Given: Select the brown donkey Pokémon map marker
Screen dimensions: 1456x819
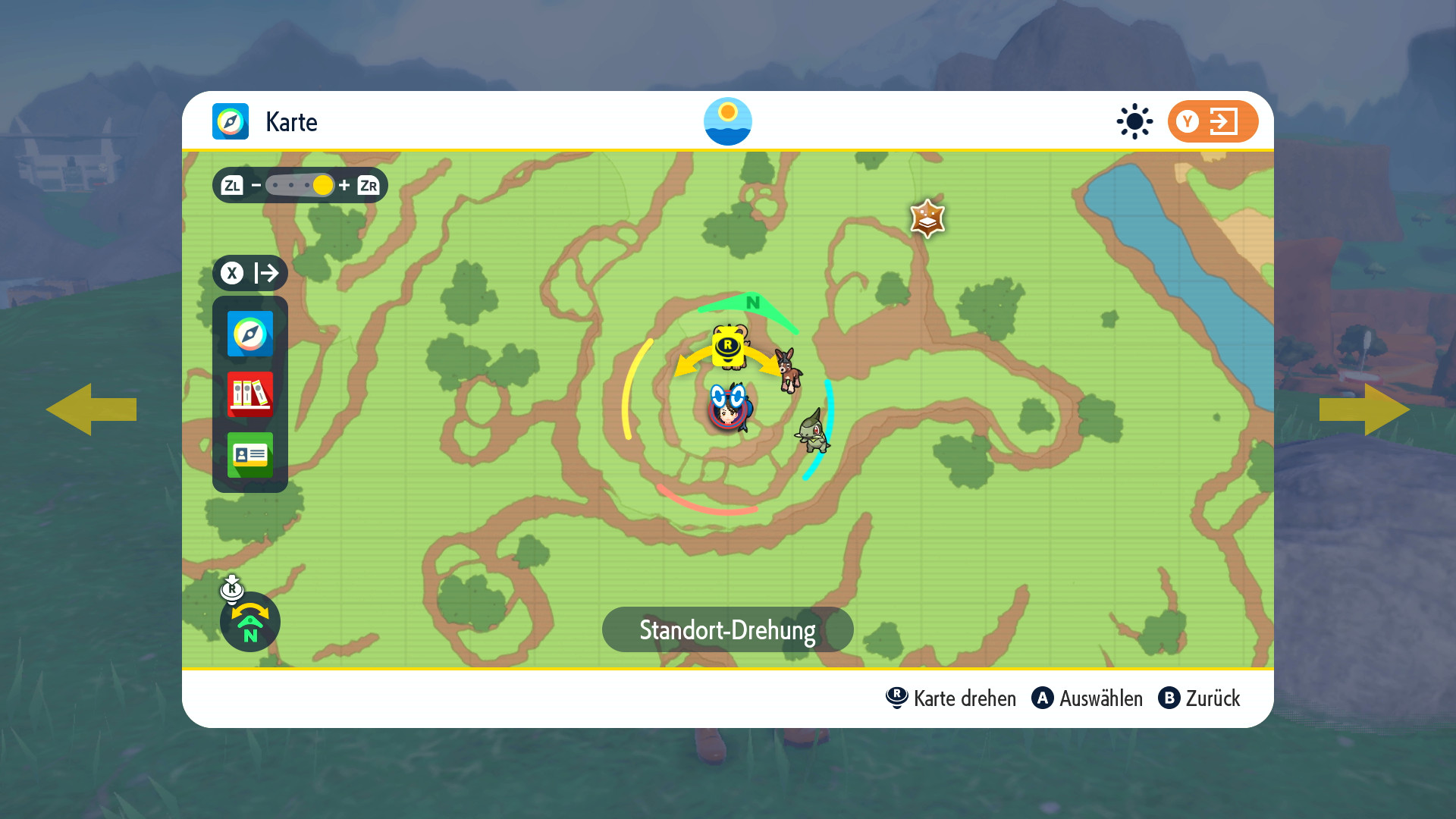Looking at the screenshot, I should [789, 370].
